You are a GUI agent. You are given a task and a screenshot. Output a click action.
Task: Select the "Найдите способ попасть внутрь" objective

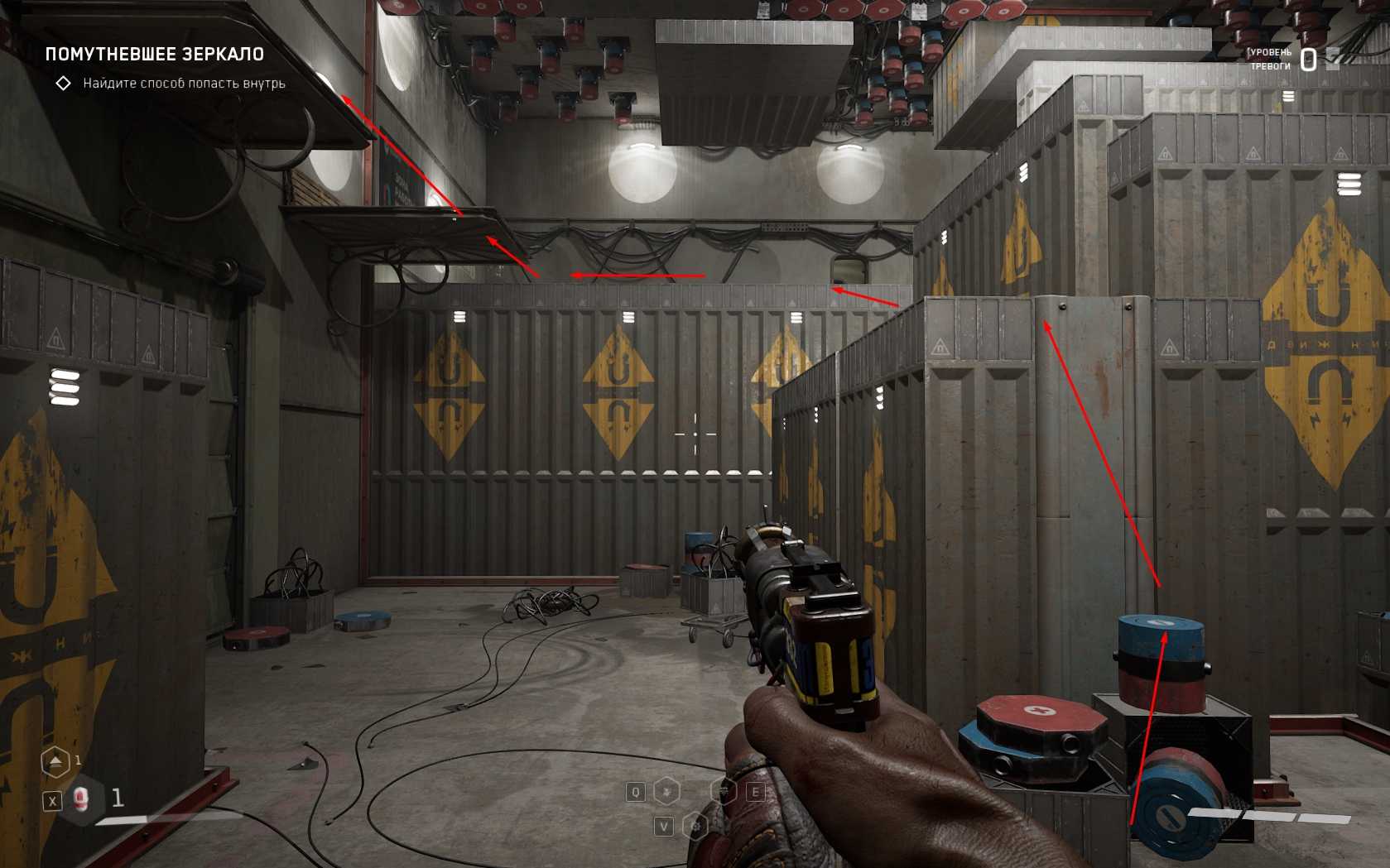184,84
